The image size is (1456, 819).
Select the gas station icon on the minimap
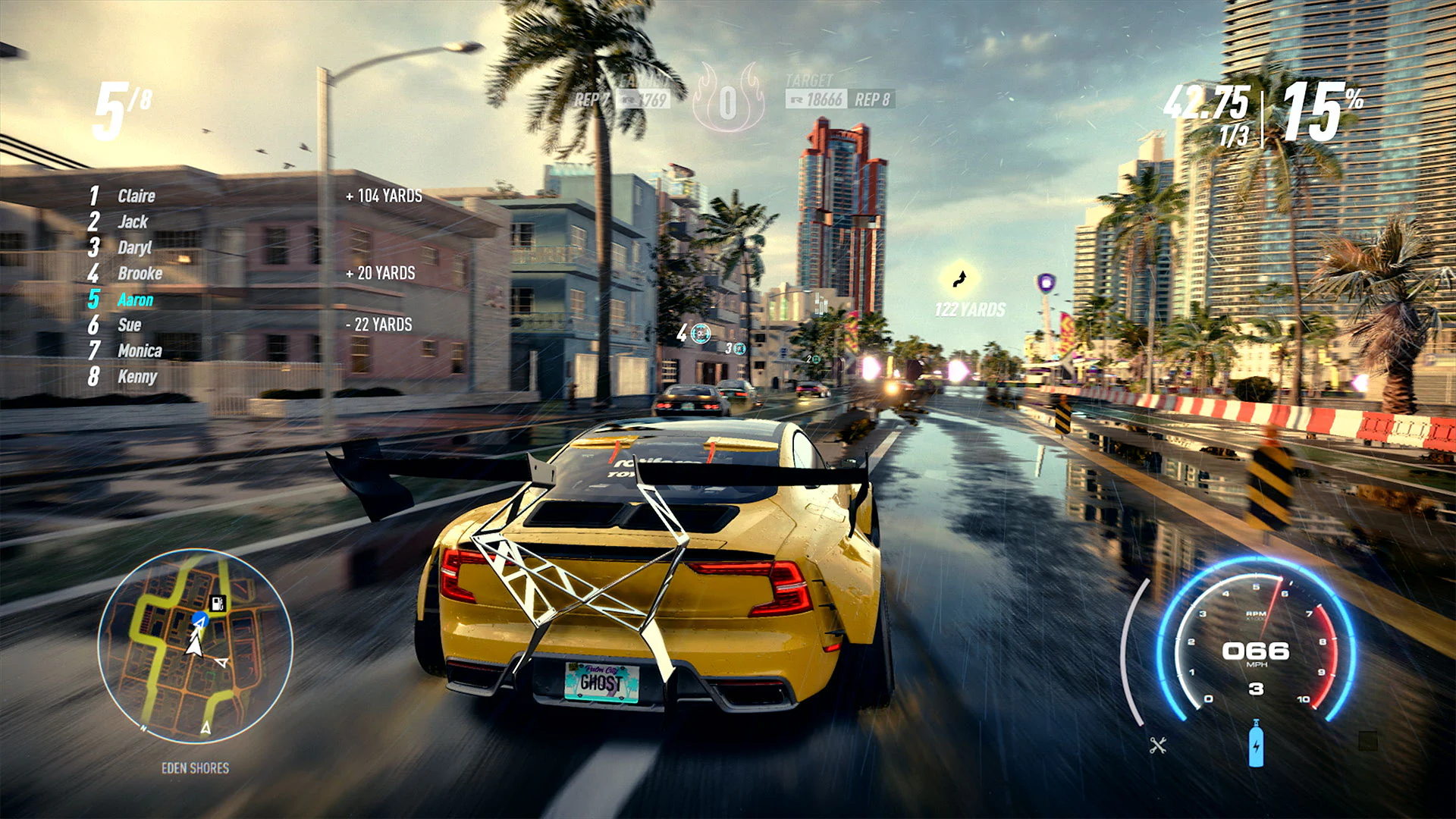click(x=218, y=604)
